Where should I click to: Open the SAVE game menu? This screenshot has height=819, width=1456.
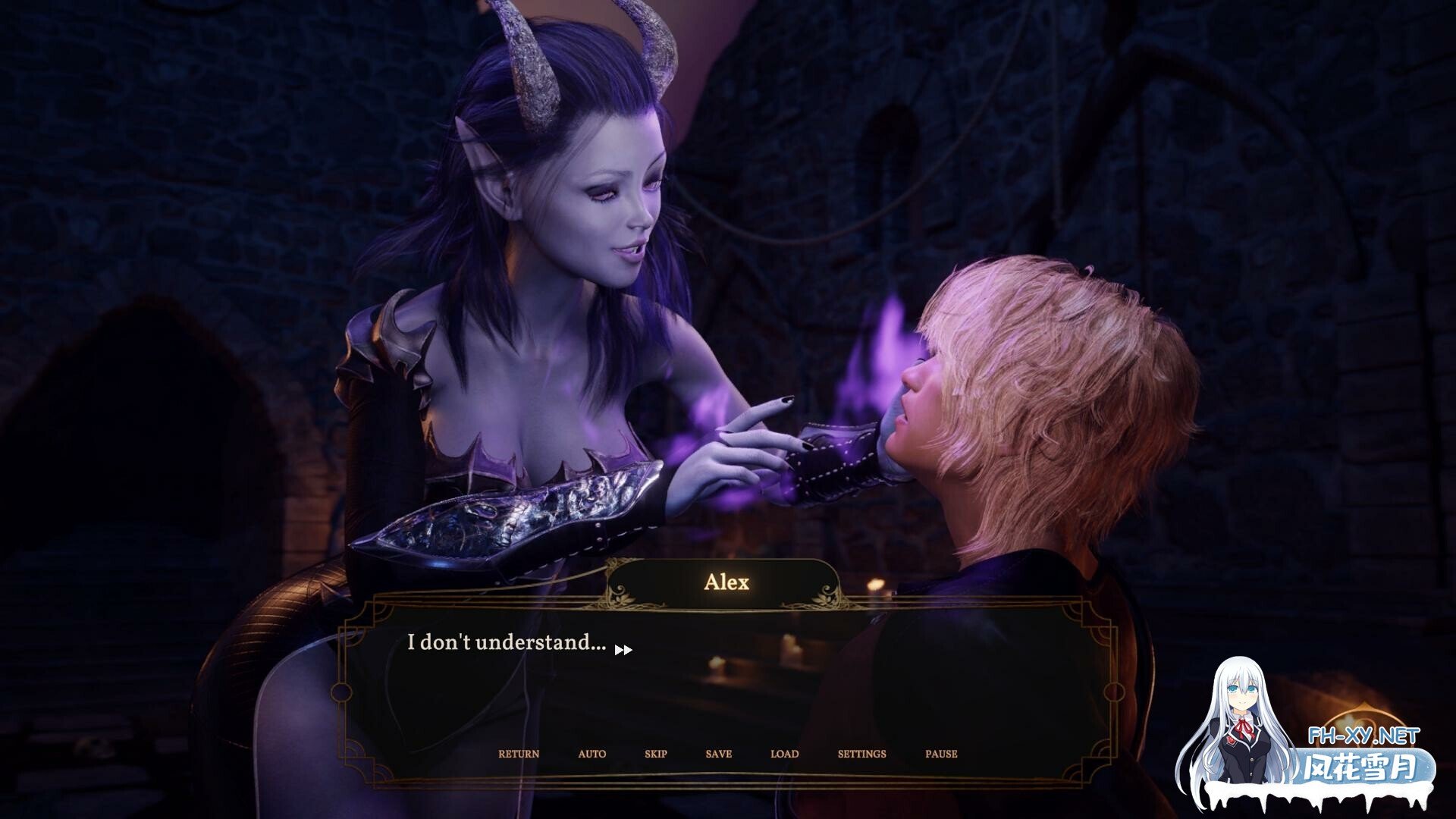(718, 754)
